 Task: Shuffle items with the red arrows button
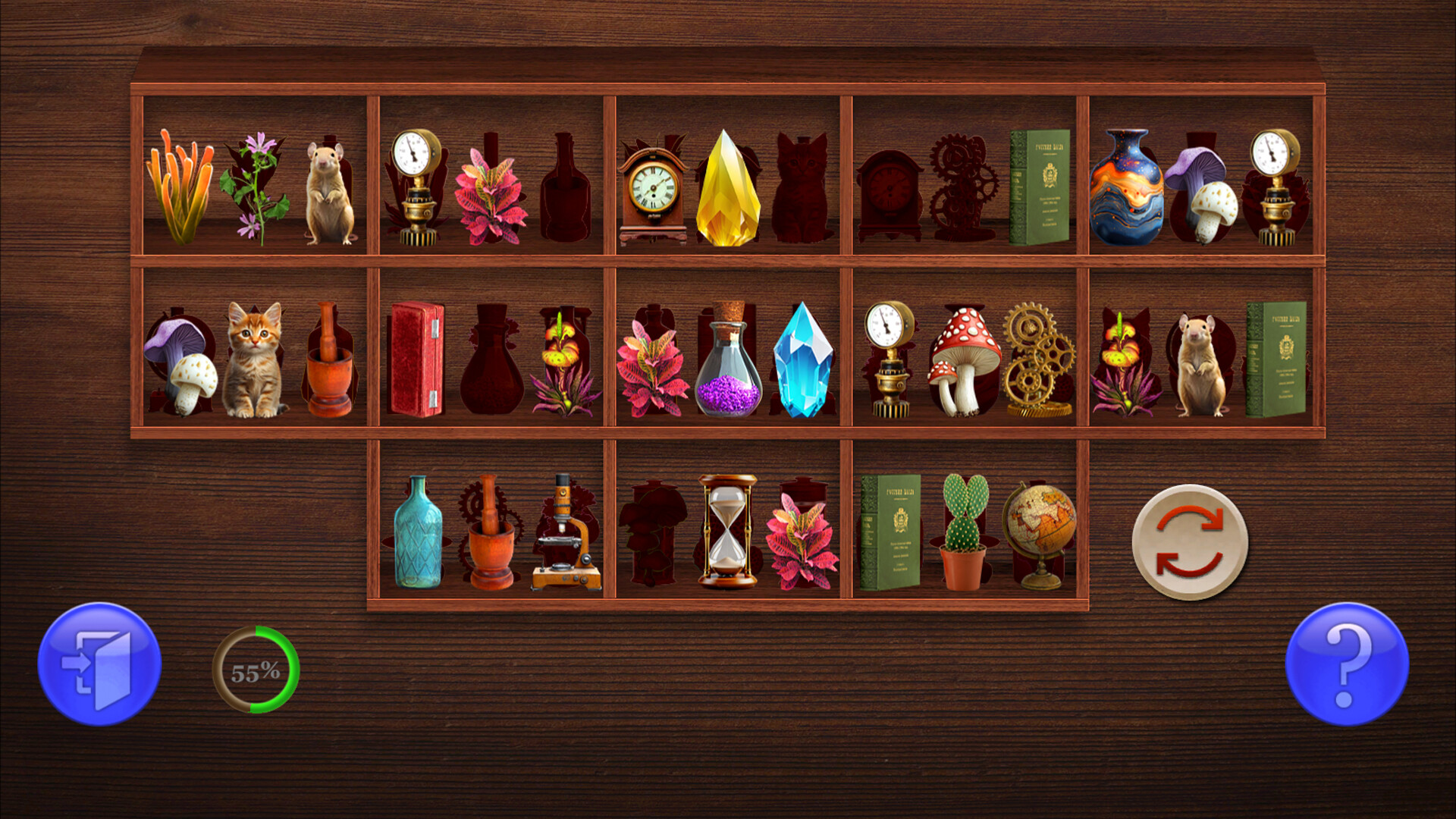tap(1189, 542)
